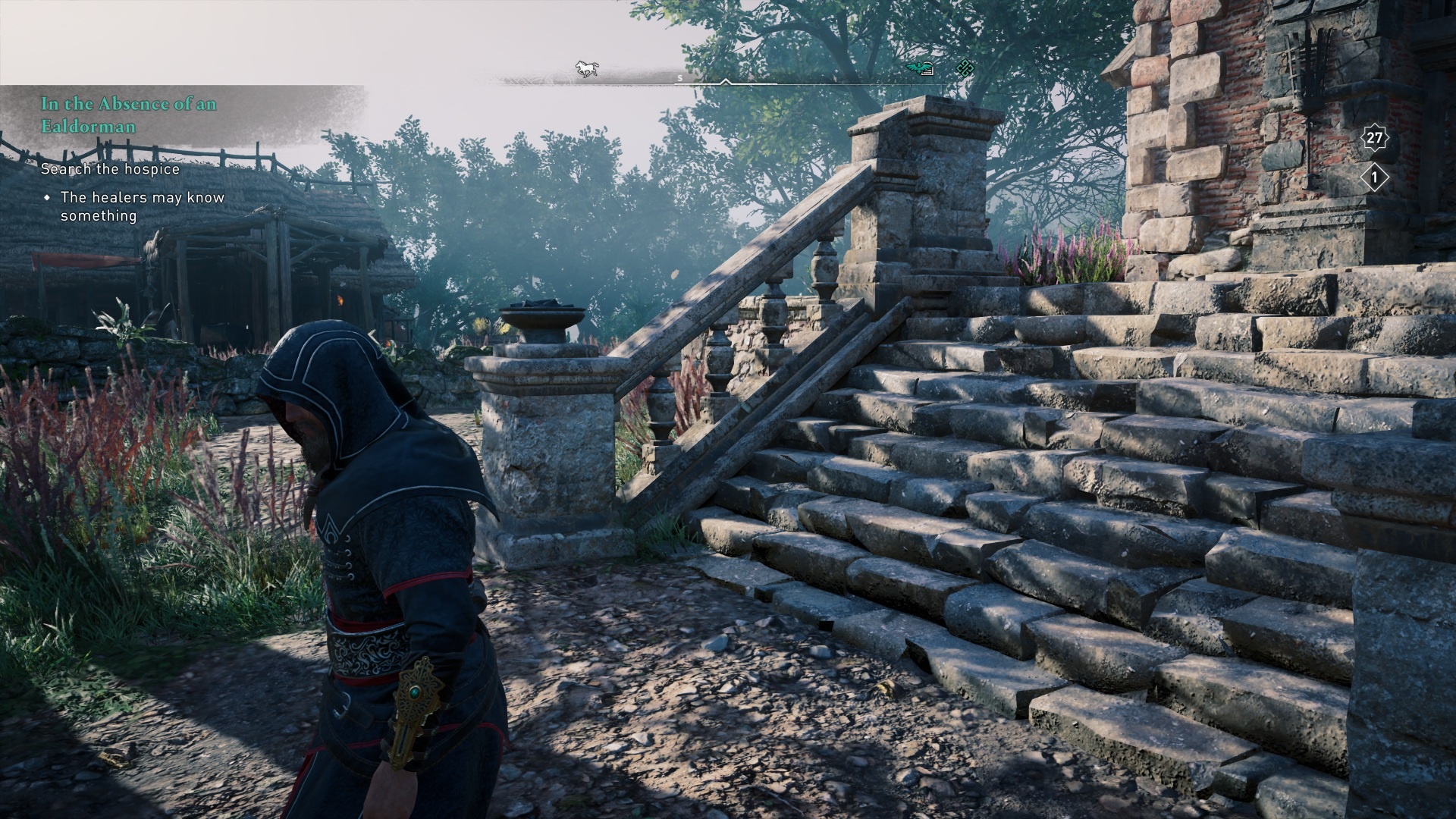Select the white horse marker on the compass

586,69
